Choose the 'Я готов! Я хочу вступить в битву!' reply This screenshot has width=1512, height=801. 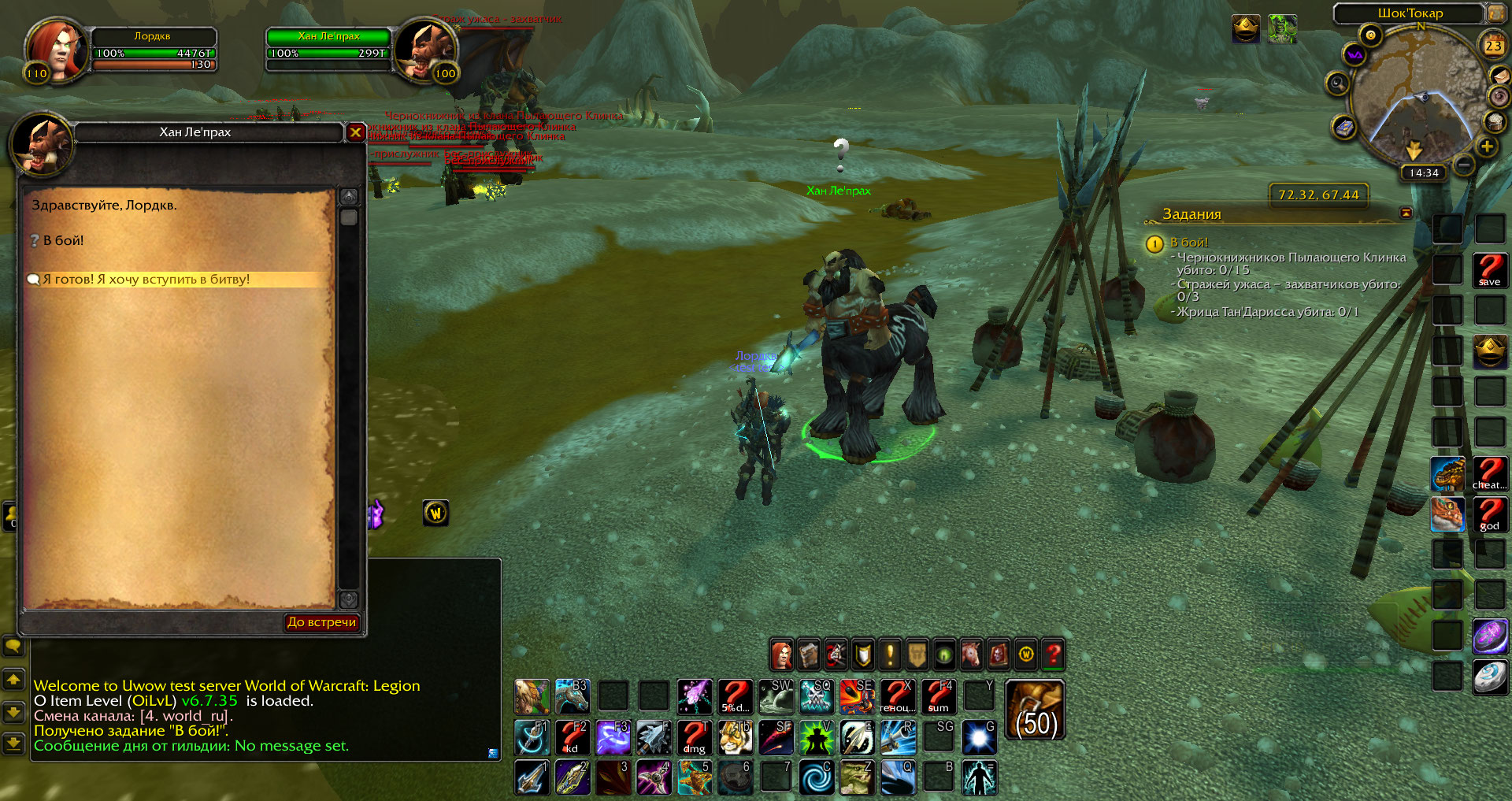[x=146, y=280]
